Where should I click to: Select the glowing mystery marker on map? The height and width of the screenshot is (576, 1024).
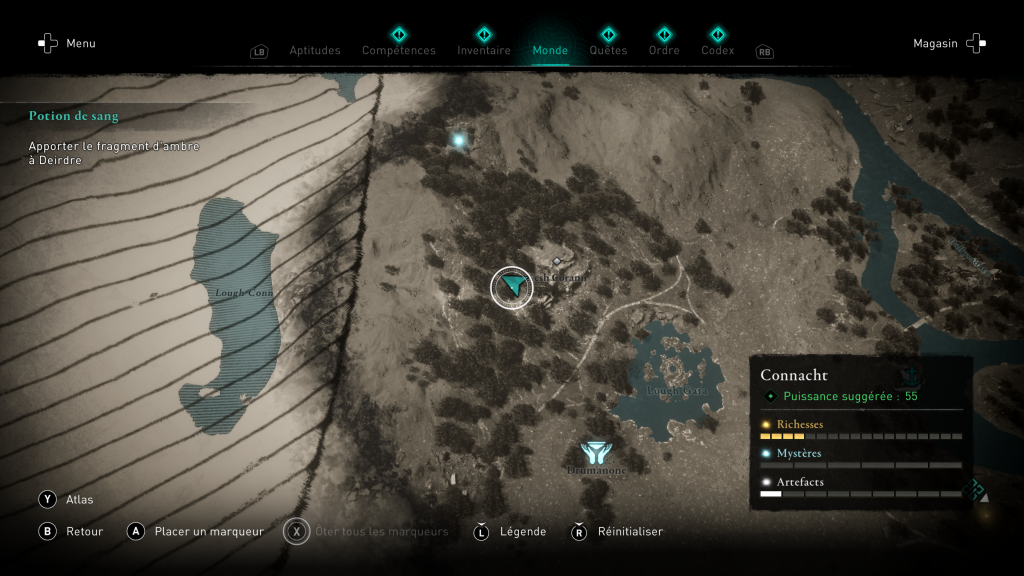(459, 141)
